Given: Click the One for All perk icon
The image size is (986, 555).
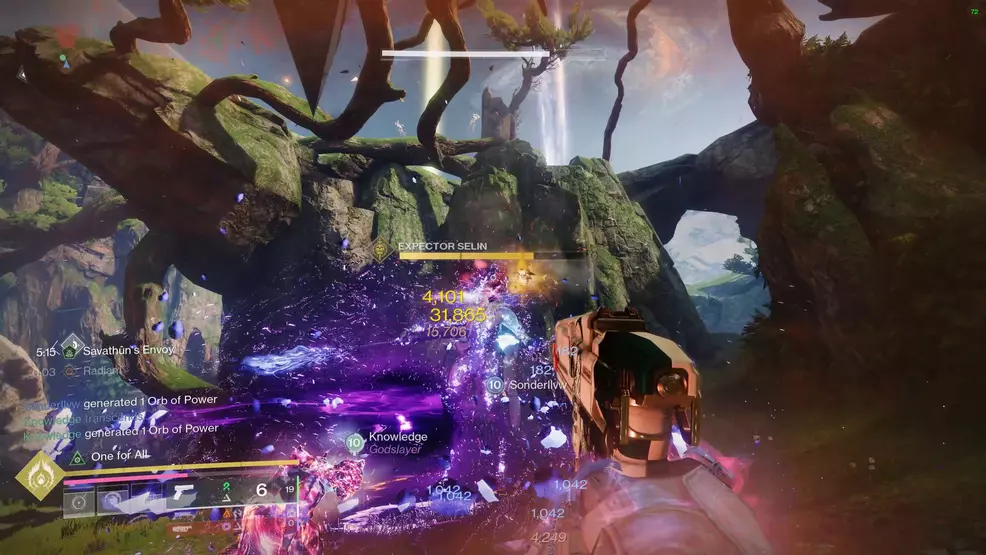Looking at the screenshot, I should pos(77,457).
